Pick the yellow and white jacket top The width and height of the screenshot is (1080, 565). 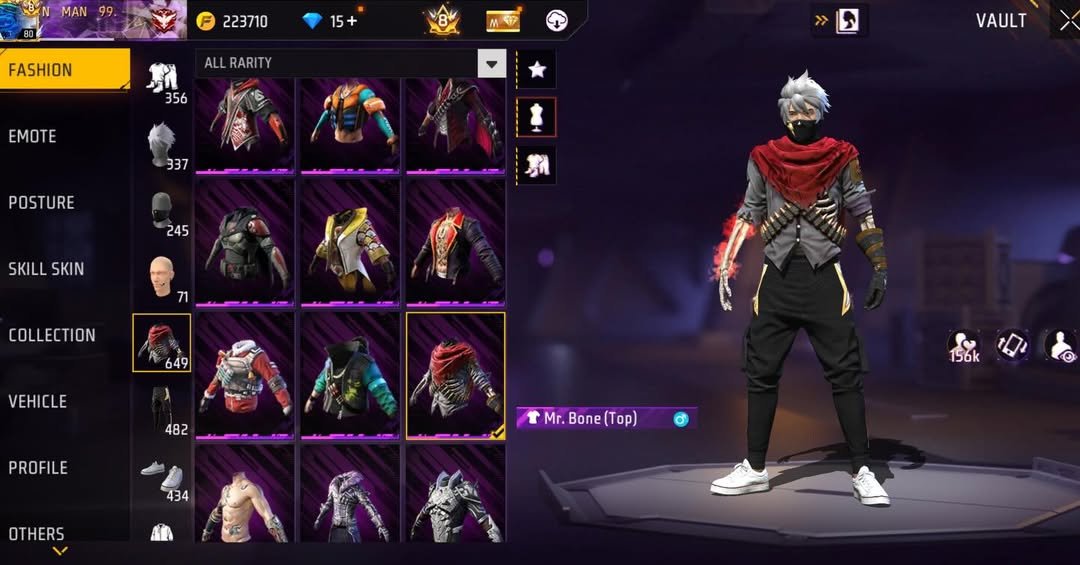tap(350, 243)
